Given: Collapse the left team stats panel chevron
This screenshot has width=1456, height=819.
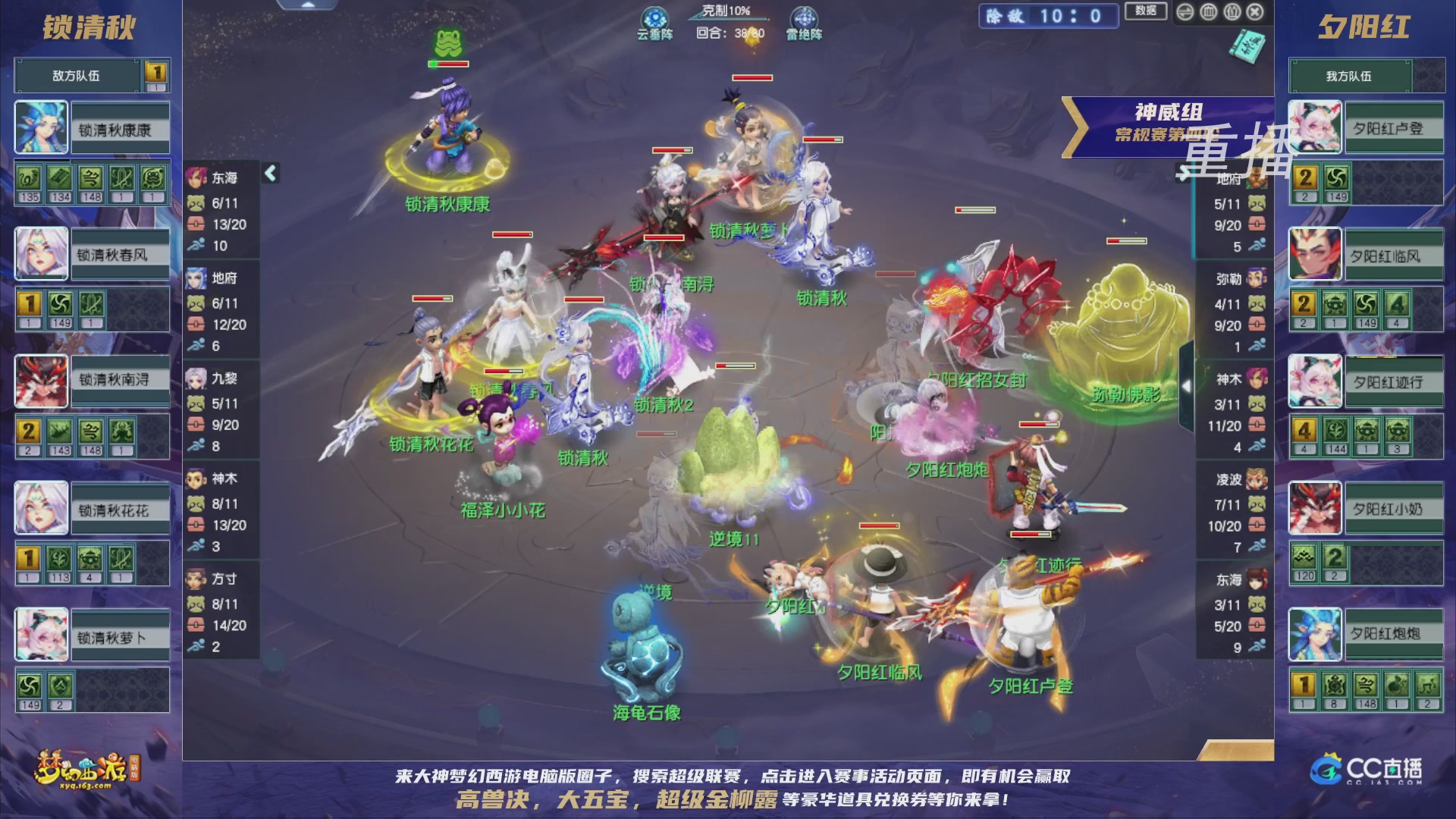Looking at the screenshot, I should pyautogui.click(x=269, y=173).
